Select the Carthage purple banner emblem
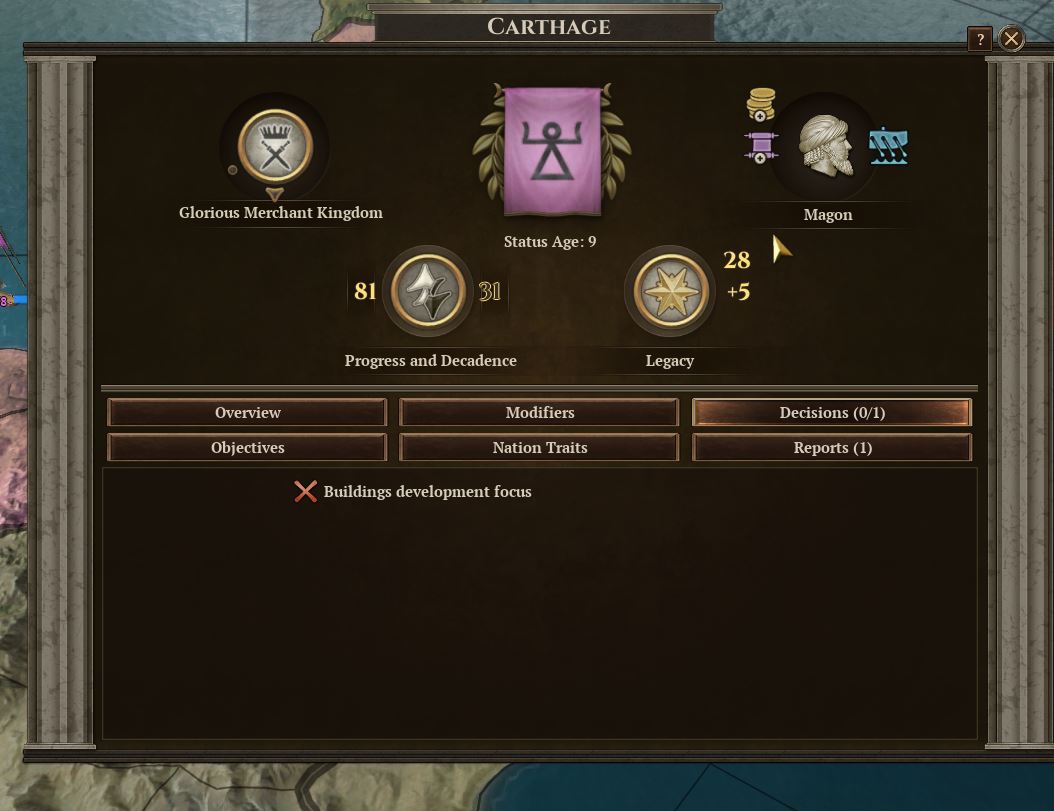The width and height of the screenshot is (1054, 811). pos(552,152)
